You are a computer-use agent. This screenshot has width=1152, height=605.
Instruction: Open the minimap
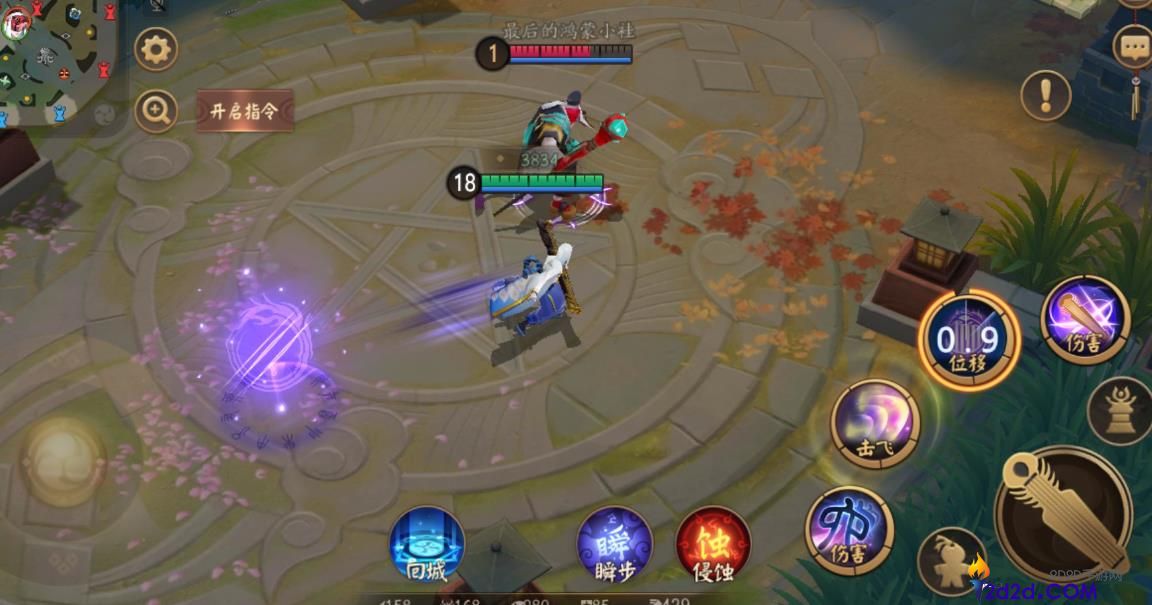coord(57,60)
